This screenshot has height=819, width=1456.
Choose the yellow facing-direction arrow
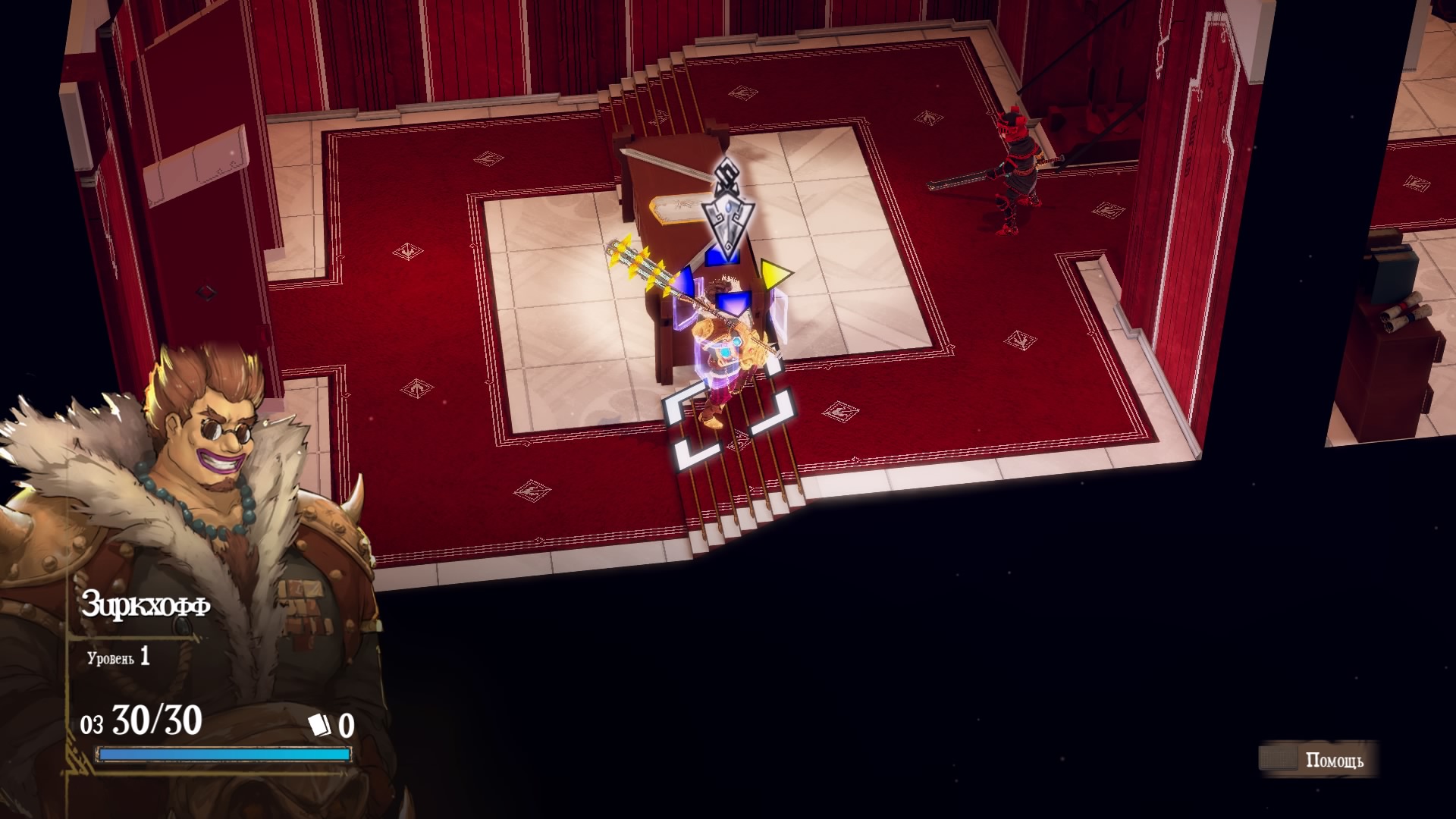pyautogui.click(x=774, y=275)
